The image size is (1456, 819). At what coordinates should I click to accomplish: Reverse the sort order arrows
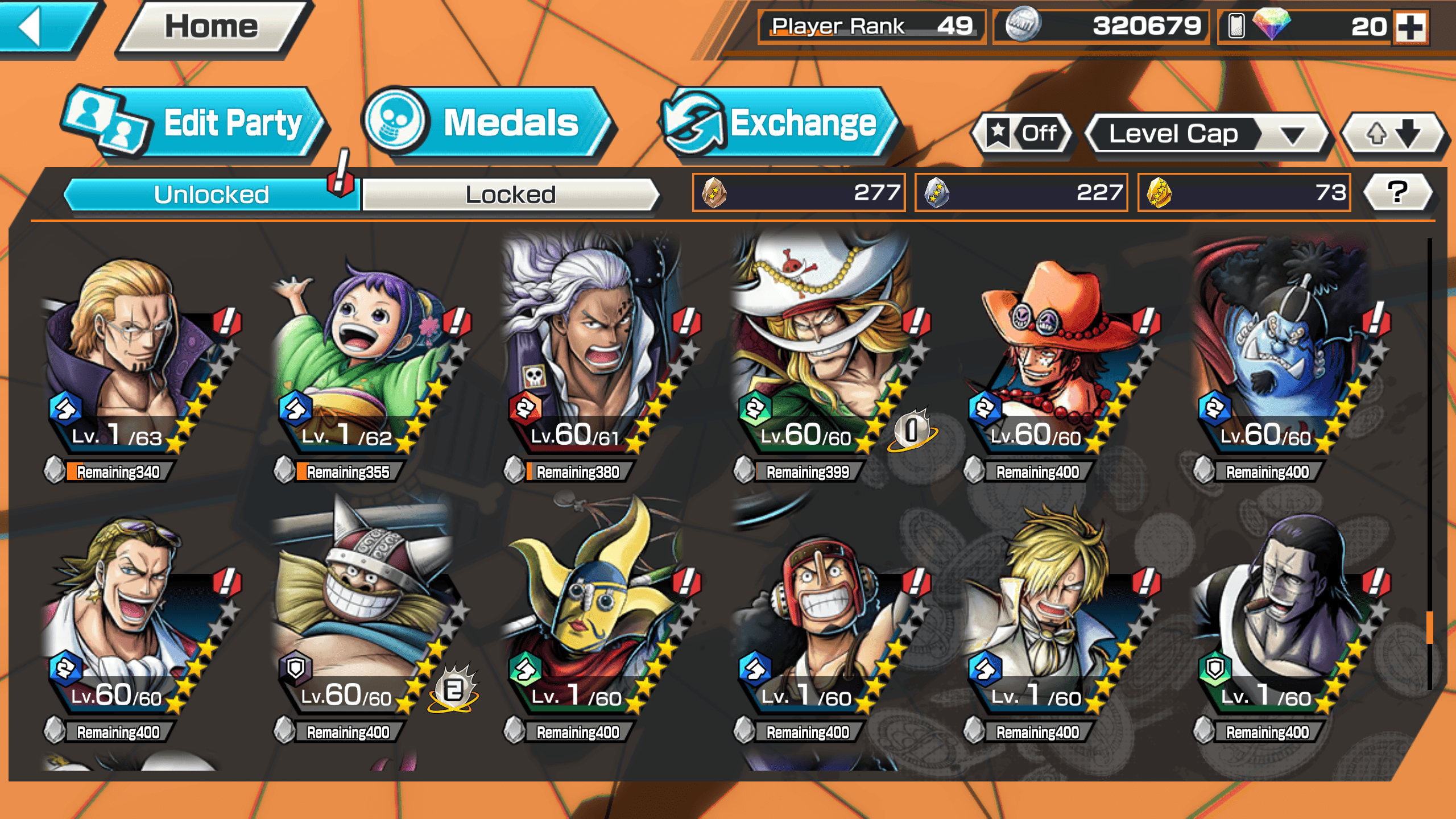(x=1392, y=134)
